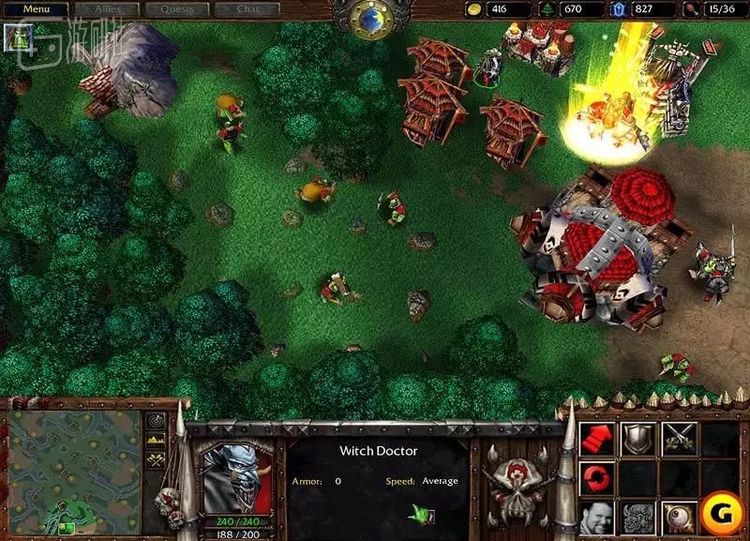Open the Allies panel
The width and height of the screenshot is (750, 541).
coord(108,10)
